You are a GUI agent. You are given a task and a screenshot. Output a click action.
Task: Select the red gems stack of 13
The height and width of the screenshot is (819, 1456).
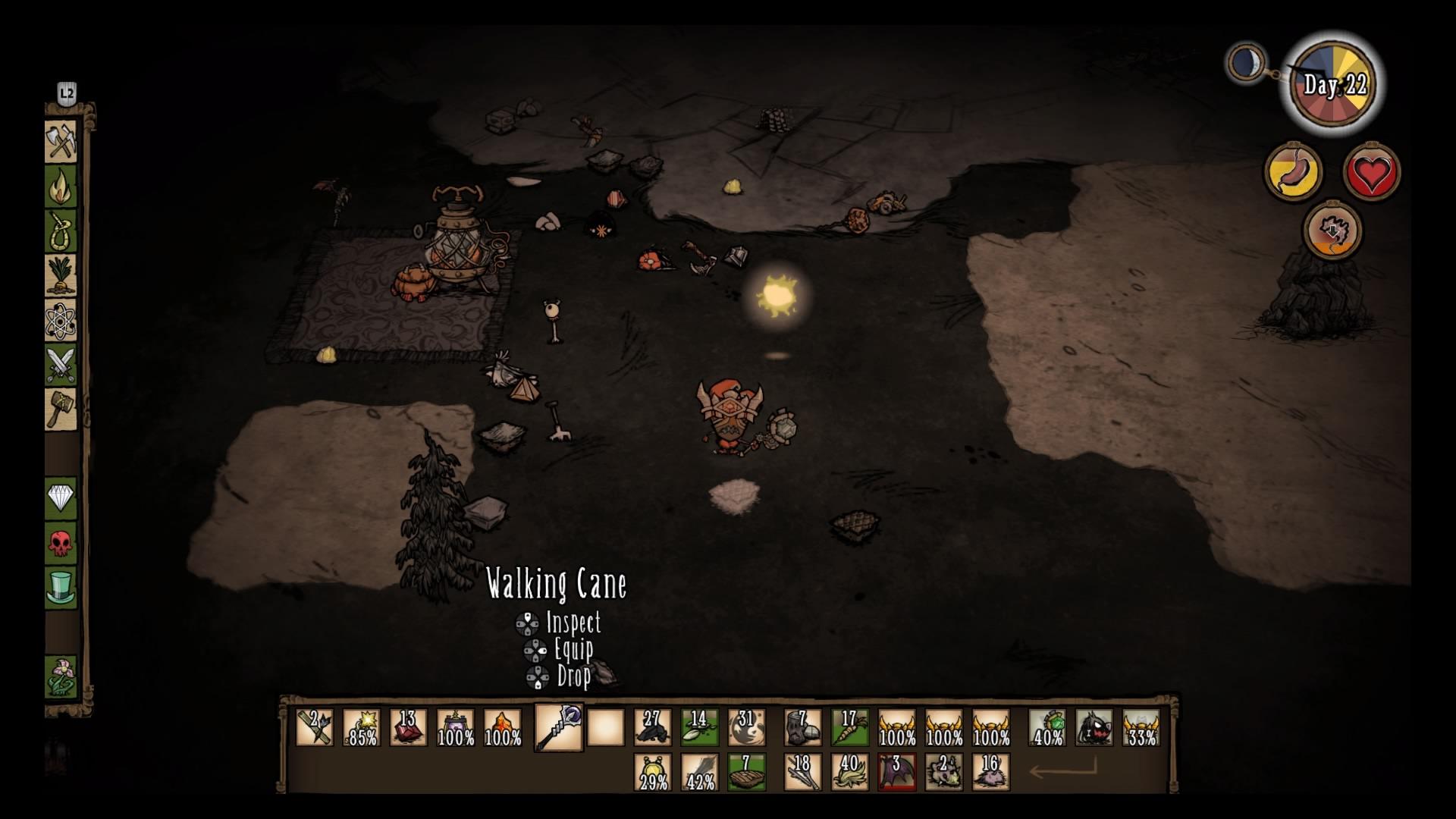pyautogui.click(x=409, y=728)
